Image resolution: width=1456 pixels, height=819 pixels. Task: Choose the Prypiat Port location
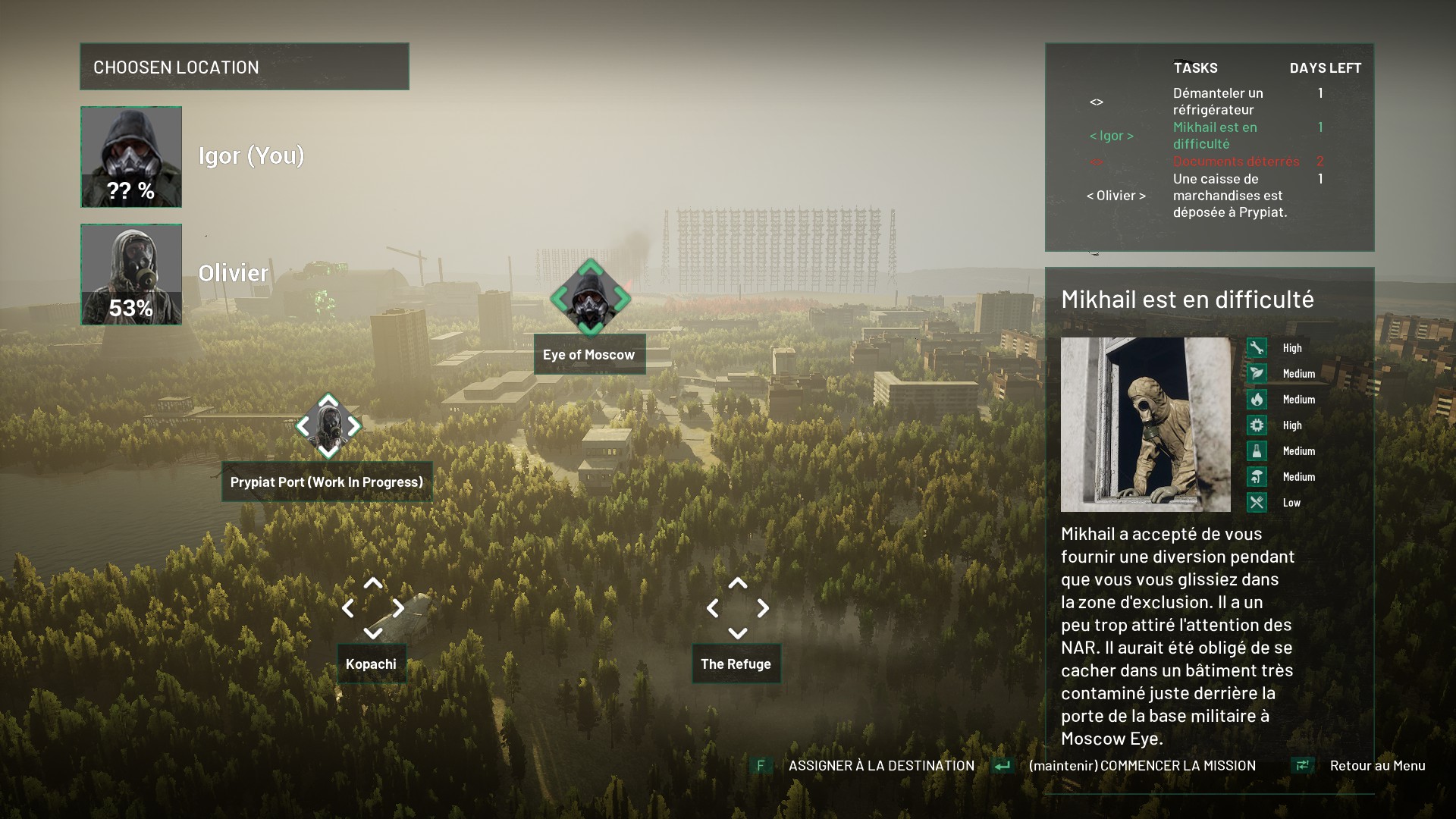328,426
